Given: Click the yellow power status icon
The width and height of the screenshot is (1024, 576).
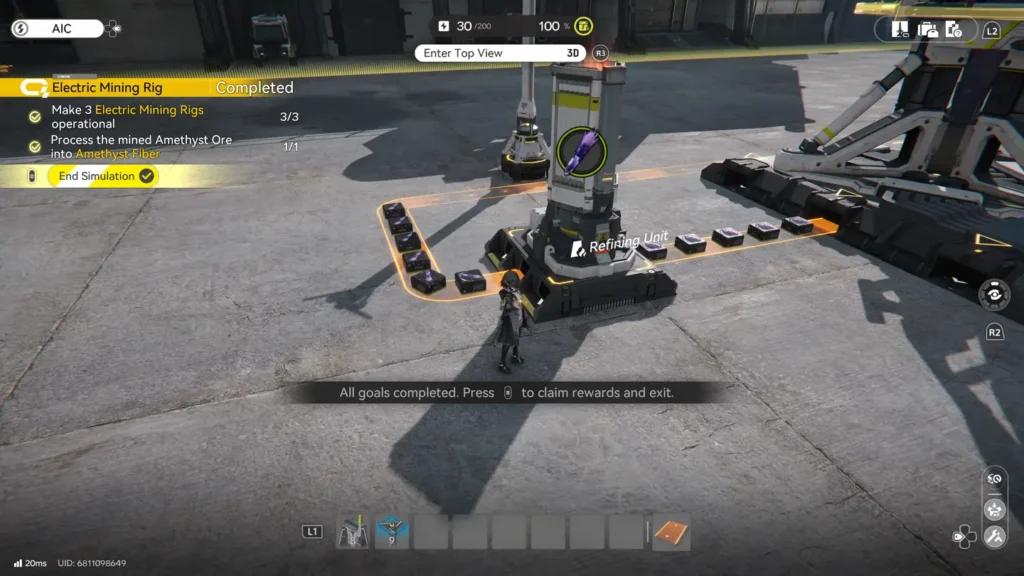Looking at the screenshot, I should coord(583,26).
